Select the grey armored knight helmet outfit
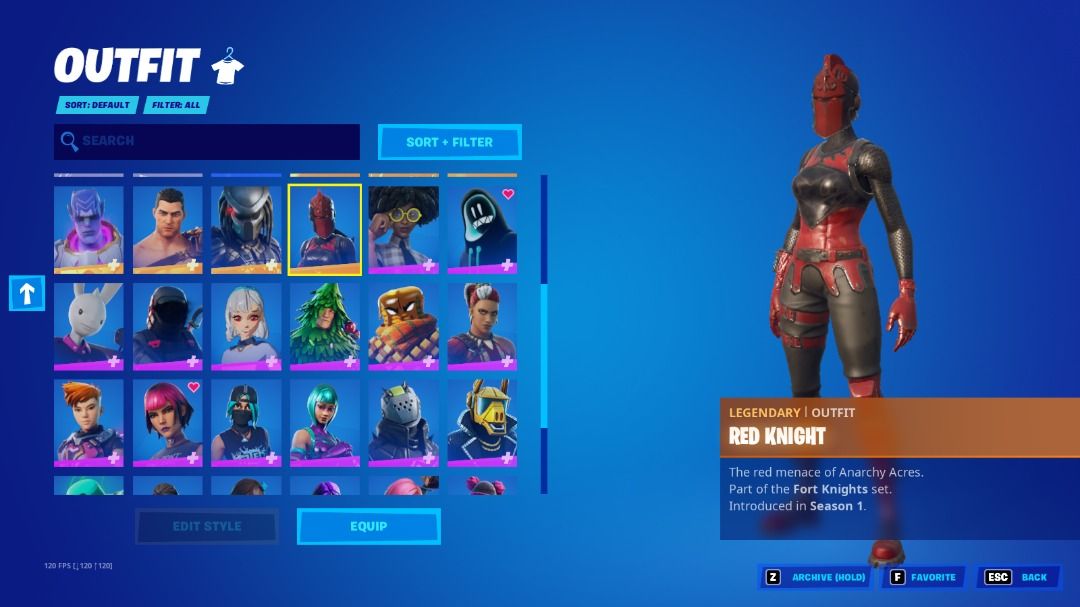Screen dimensions: 1080x607 click(x=403, y=421)
